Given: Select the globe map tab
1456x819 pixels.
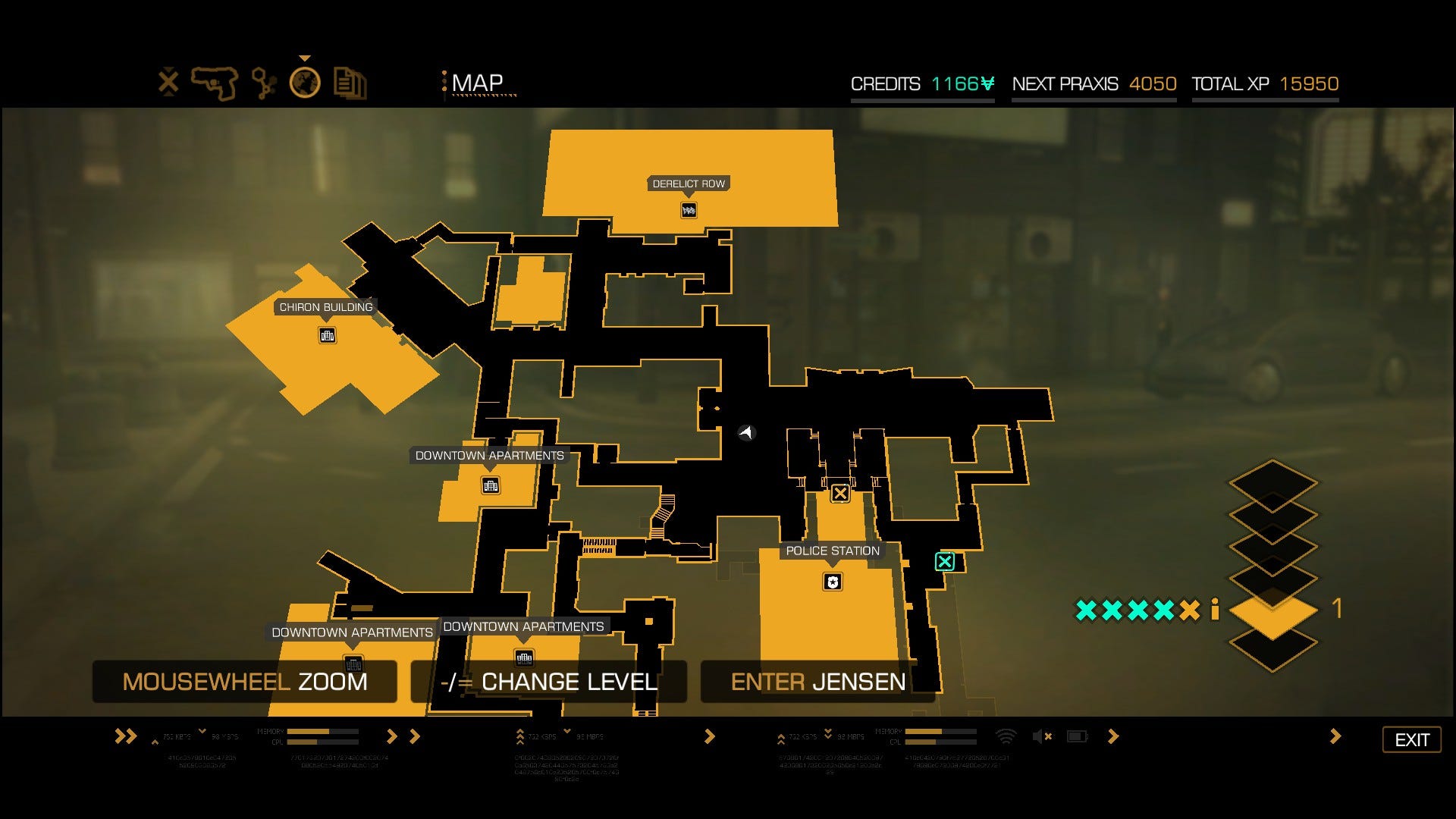Looking at the screenshot, I should pos(305,83).
